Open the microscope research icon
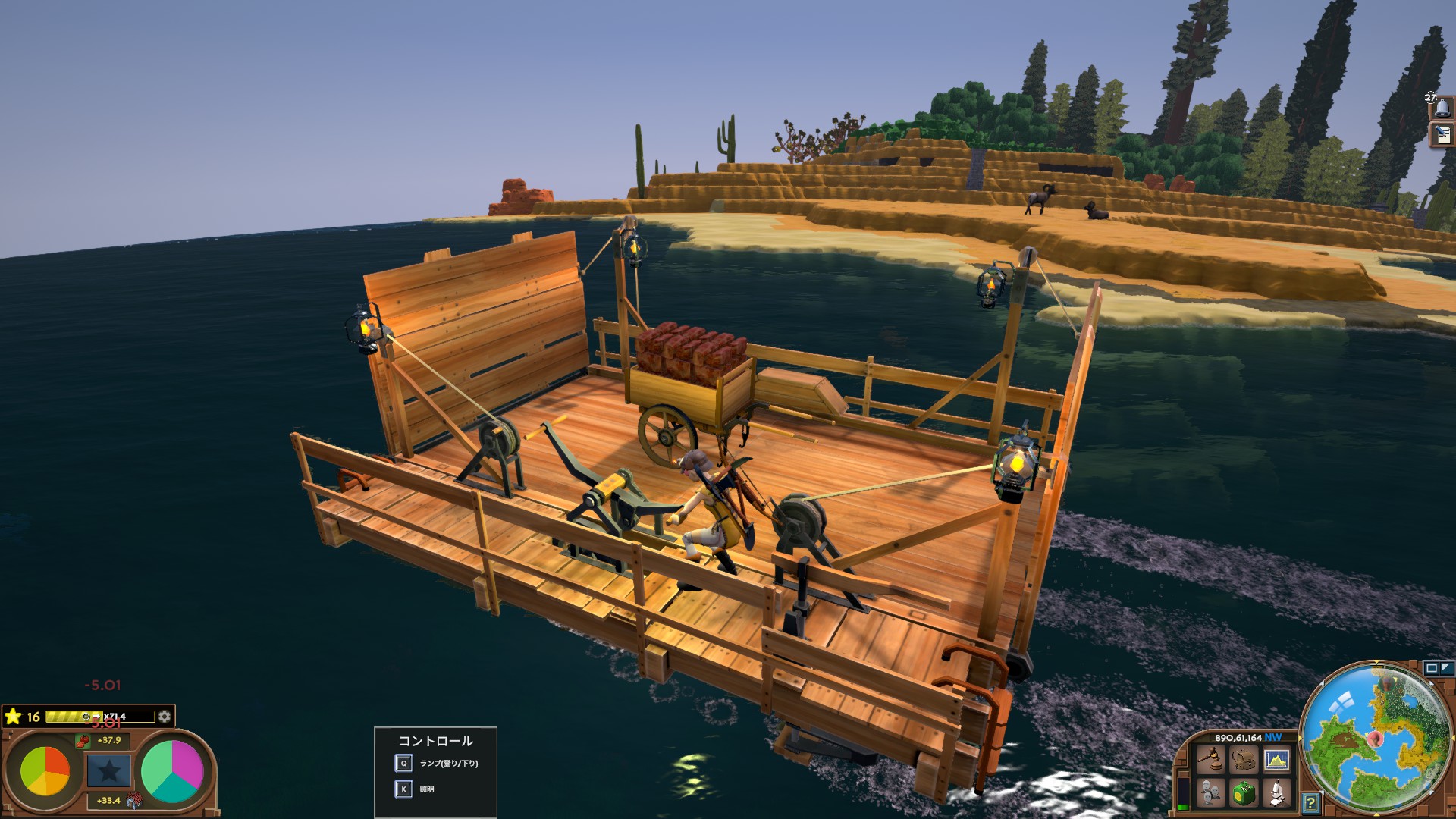Screen dimensions: 1456x819 (1276, 793)
